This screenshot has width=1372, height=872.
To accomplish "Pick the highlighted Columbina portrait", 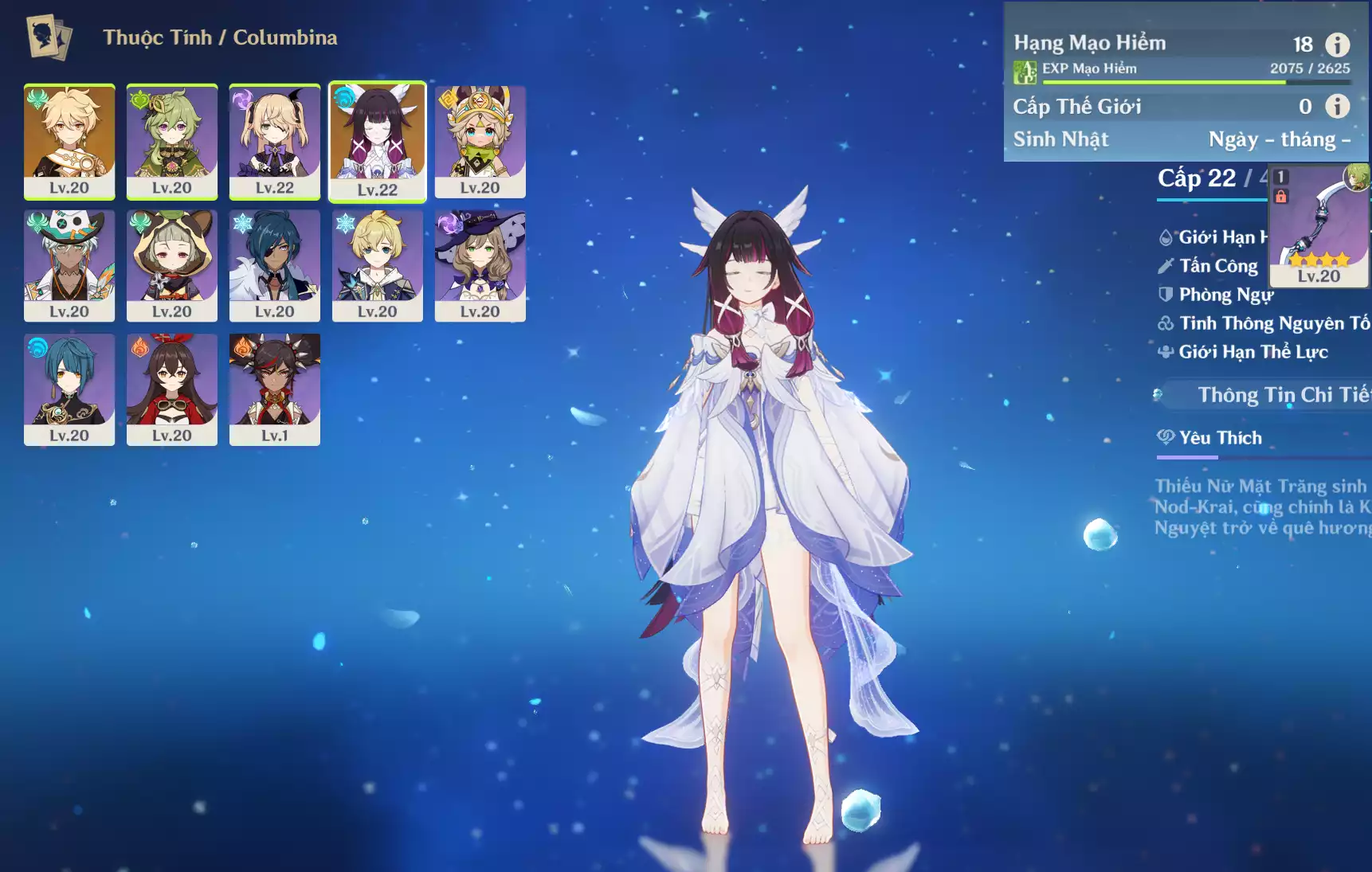I will 378,141.
